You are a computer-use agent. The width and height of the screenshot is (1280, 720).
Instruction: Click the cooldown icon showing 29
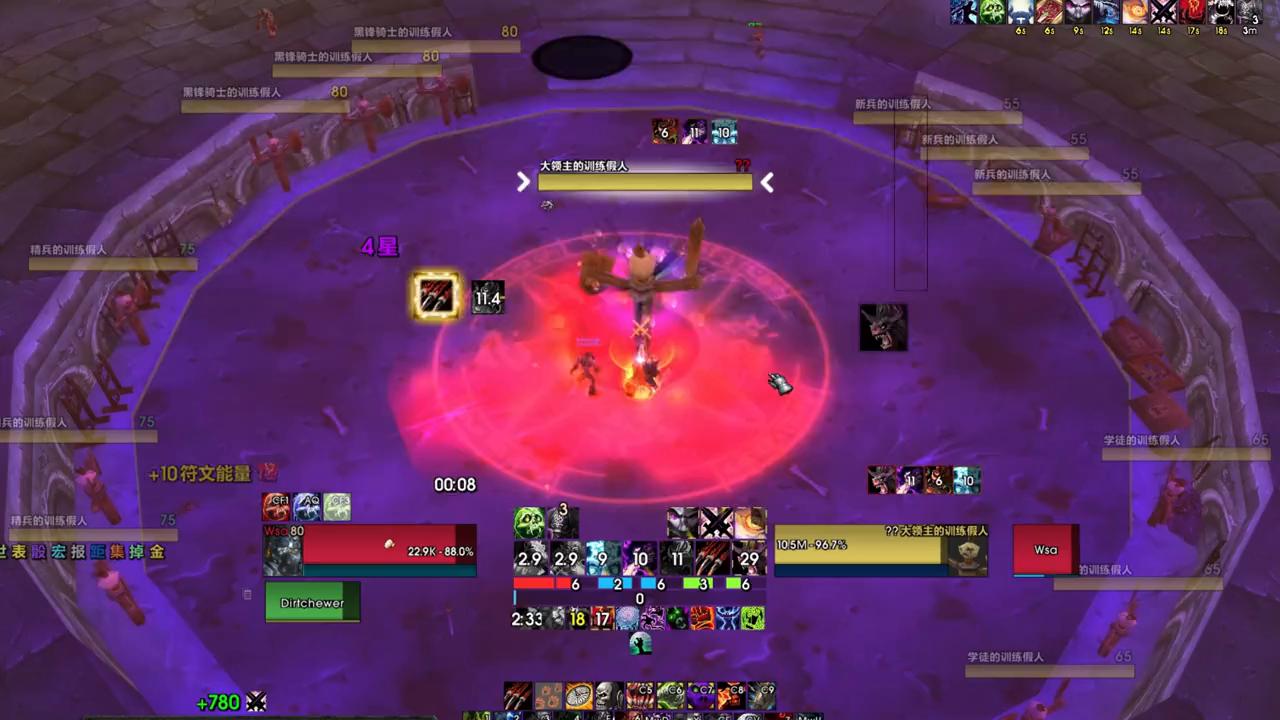pos(749,558)
